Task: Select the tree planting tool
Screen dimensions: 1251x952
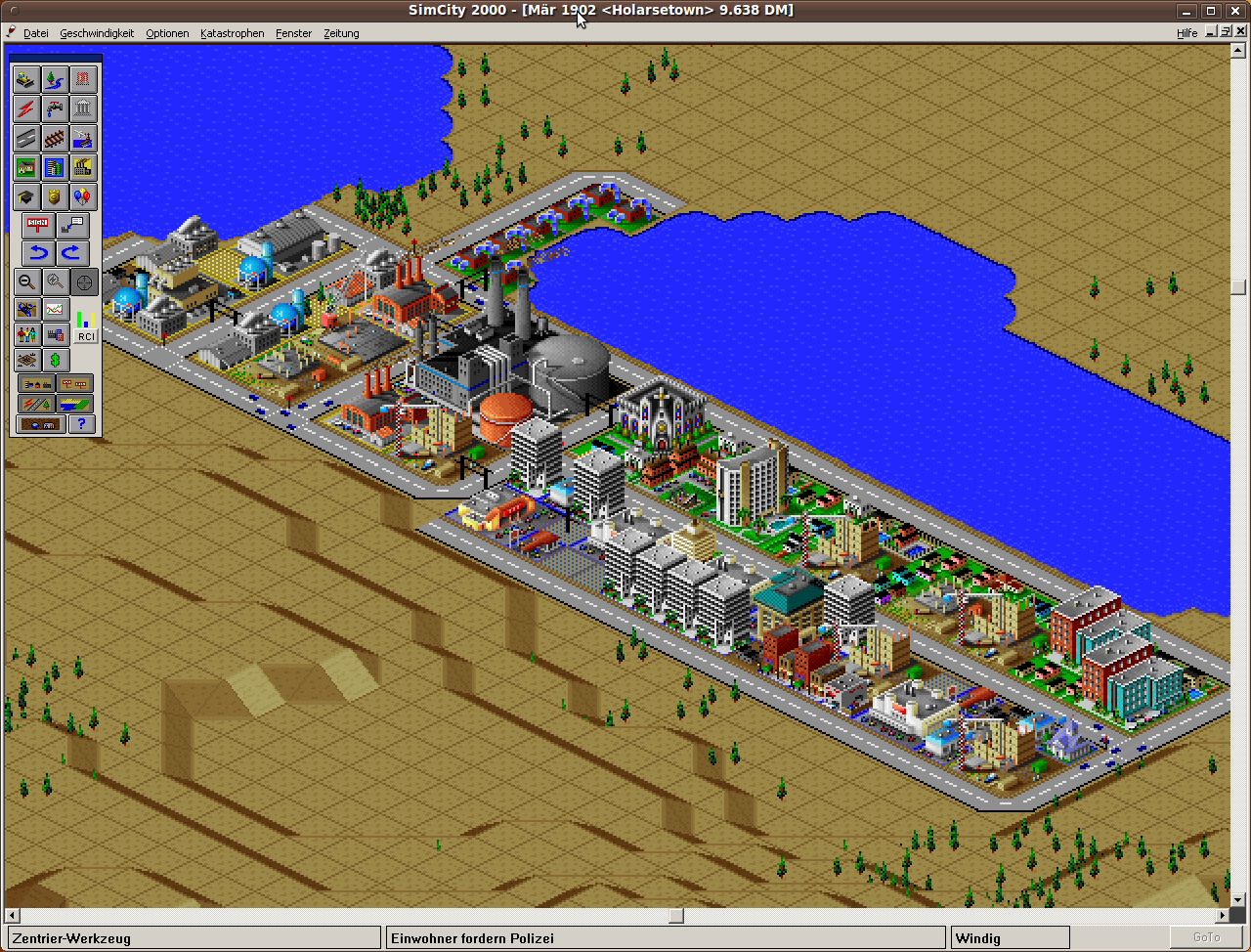Action: click(x=56, y=80)
